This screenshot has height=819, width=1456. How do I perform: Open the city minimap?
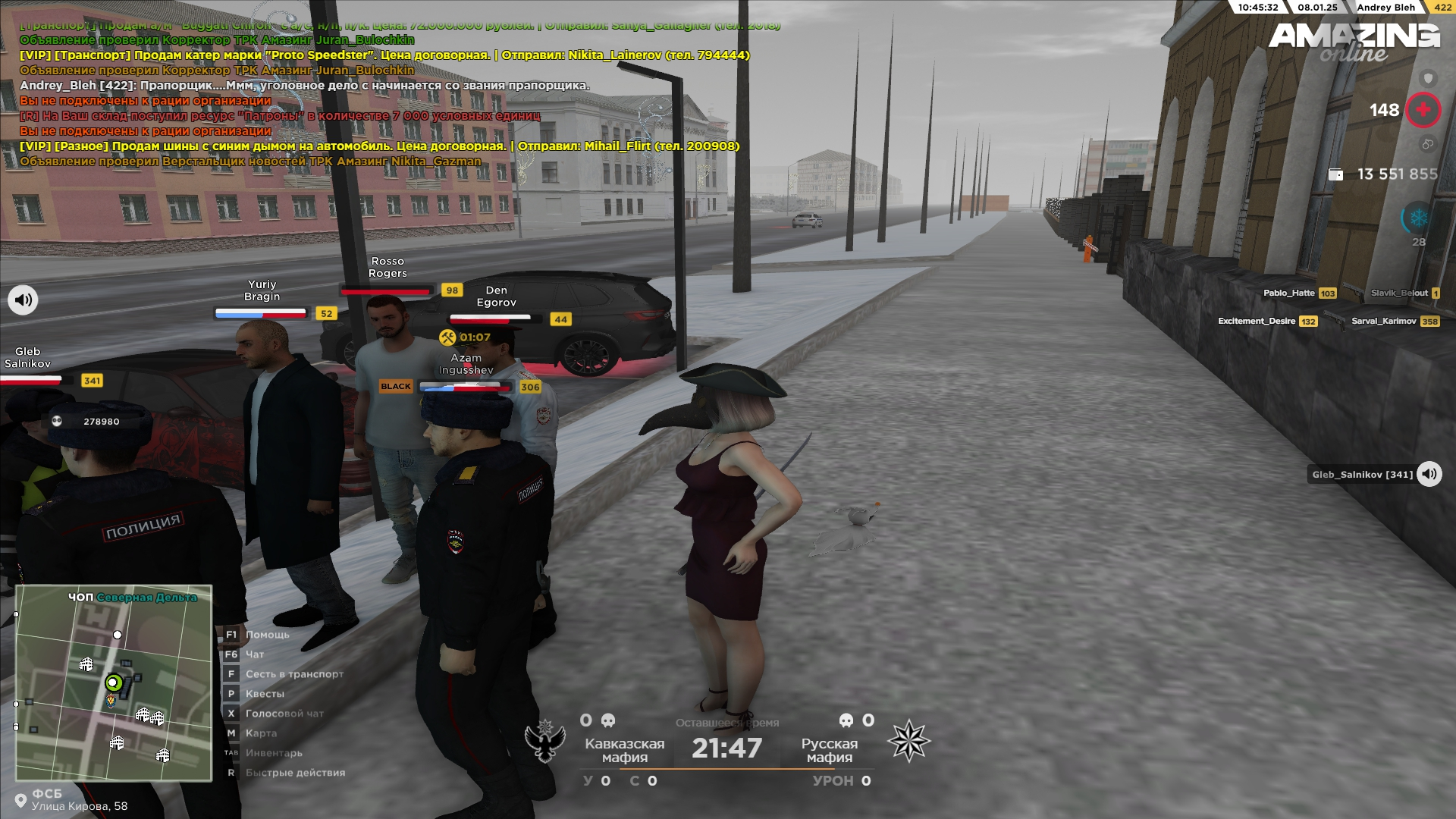coord(114,682)
